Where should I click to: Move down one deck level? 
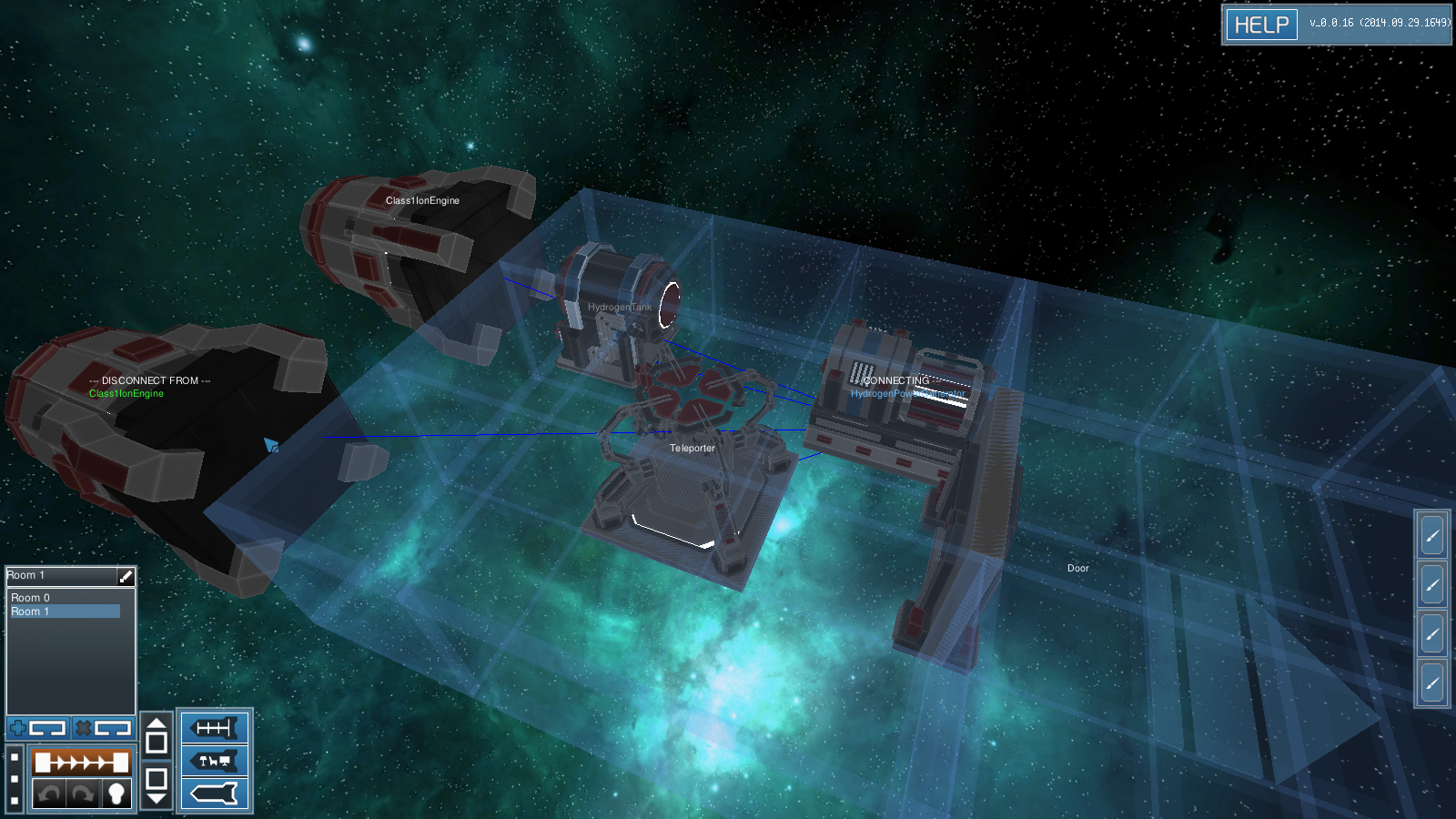coord(157,785)
